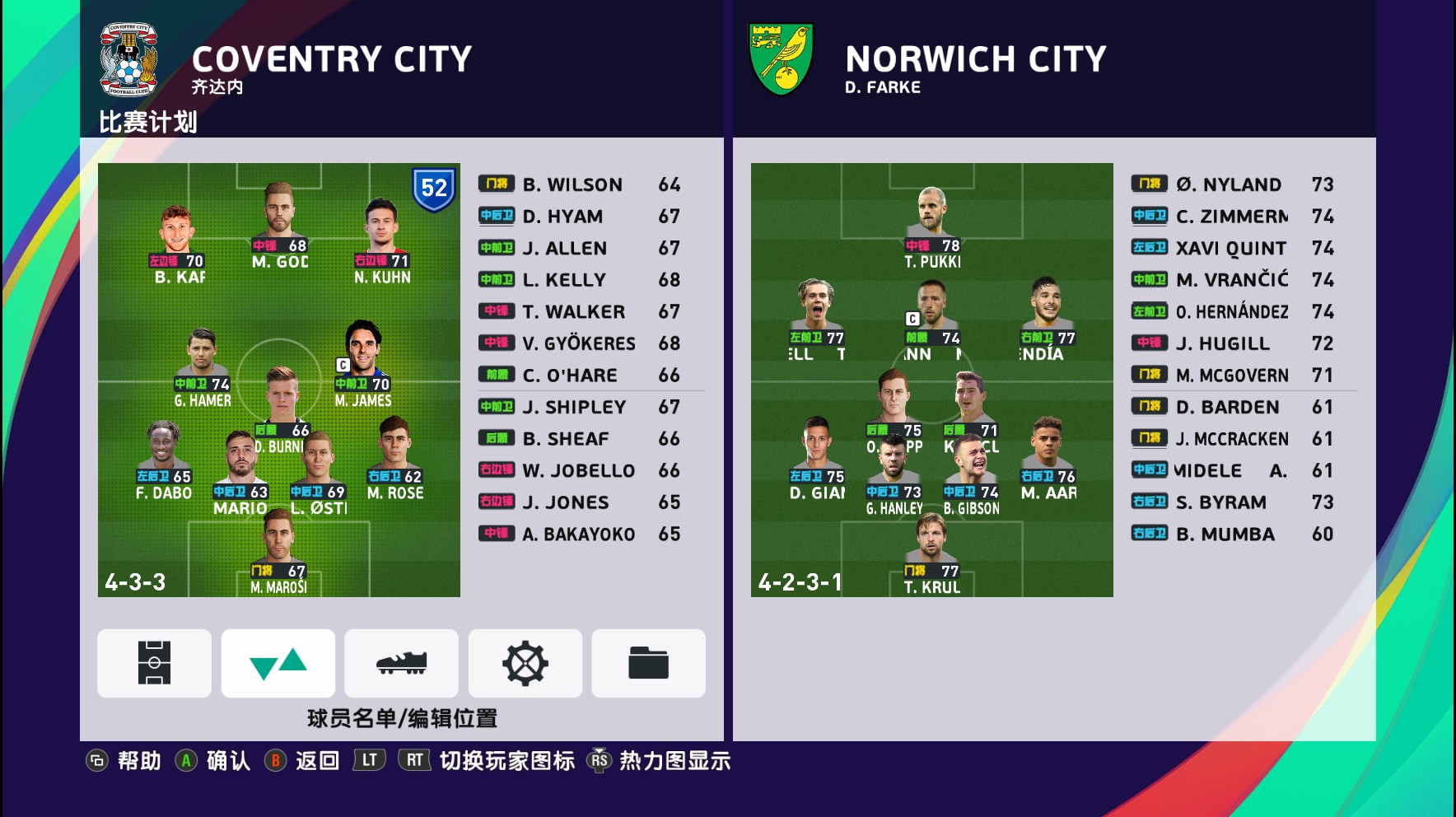The height and width of the screenshot is (817, 1456).
Task: Choose D. Hyam from the bench list
Action: tap(580, 217)
